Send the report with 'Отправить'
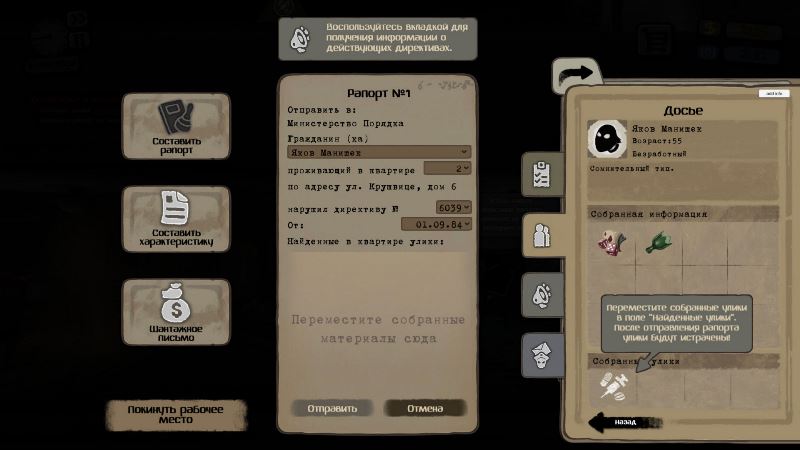 [x=331, y=408]
